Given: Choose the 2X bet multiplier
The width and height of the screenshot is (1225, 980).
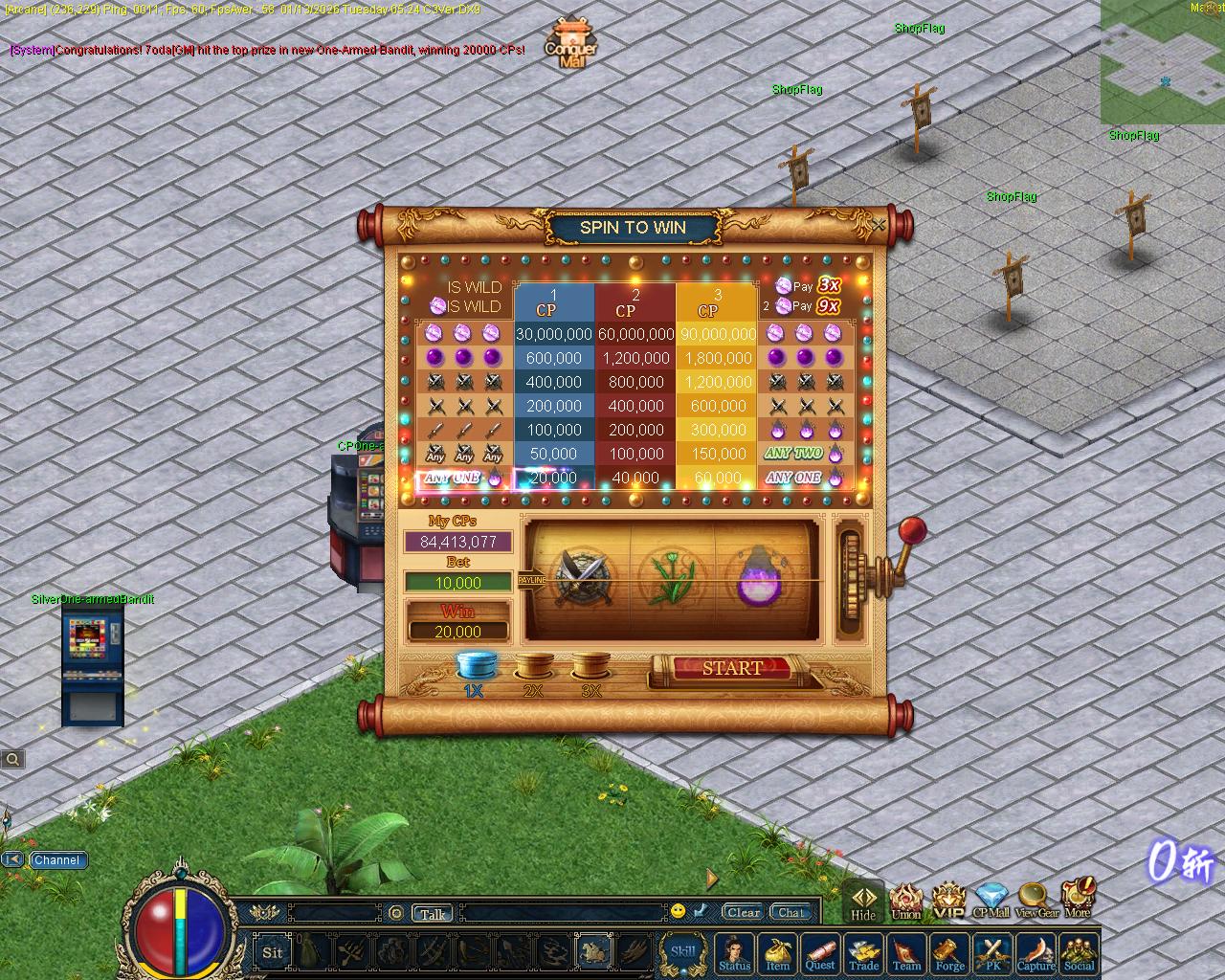Looking at the screenshot, I should click(x=533, y=667).
